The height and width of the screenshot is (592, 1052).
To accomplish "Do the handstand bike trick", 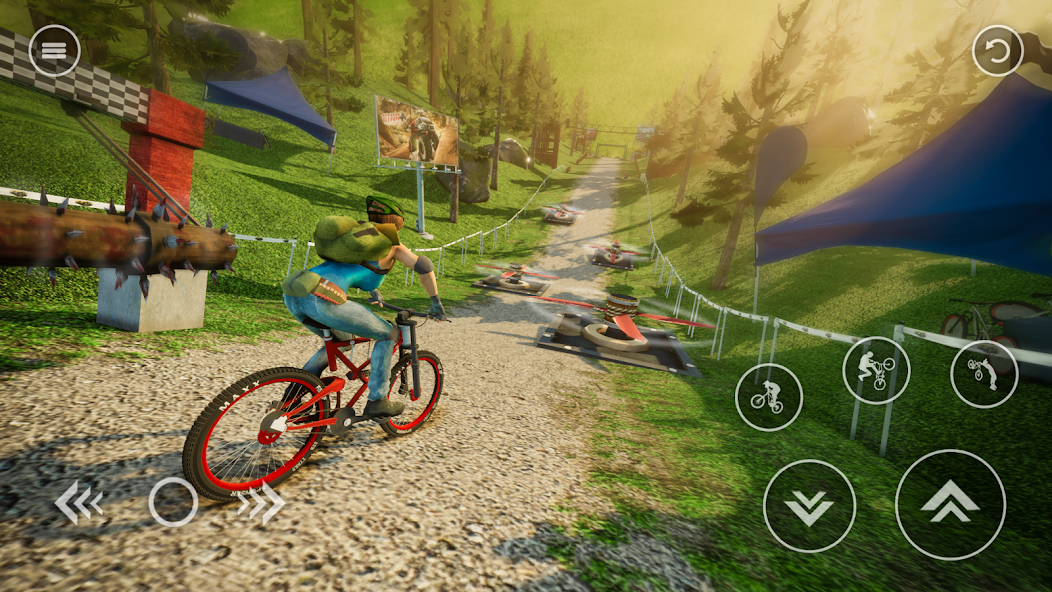I will 983,374.
